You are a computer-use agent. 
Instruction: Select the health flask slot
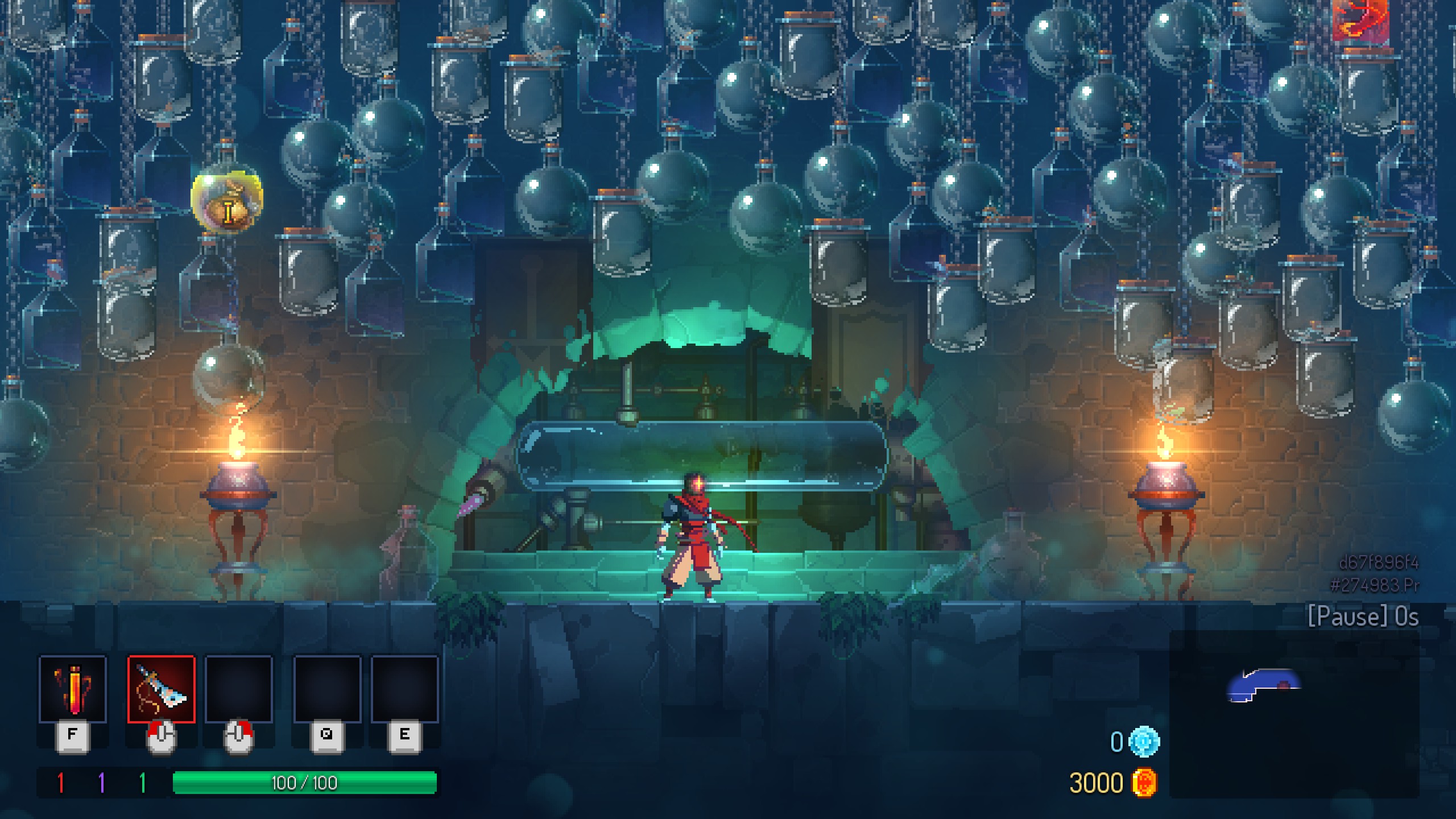73,689
